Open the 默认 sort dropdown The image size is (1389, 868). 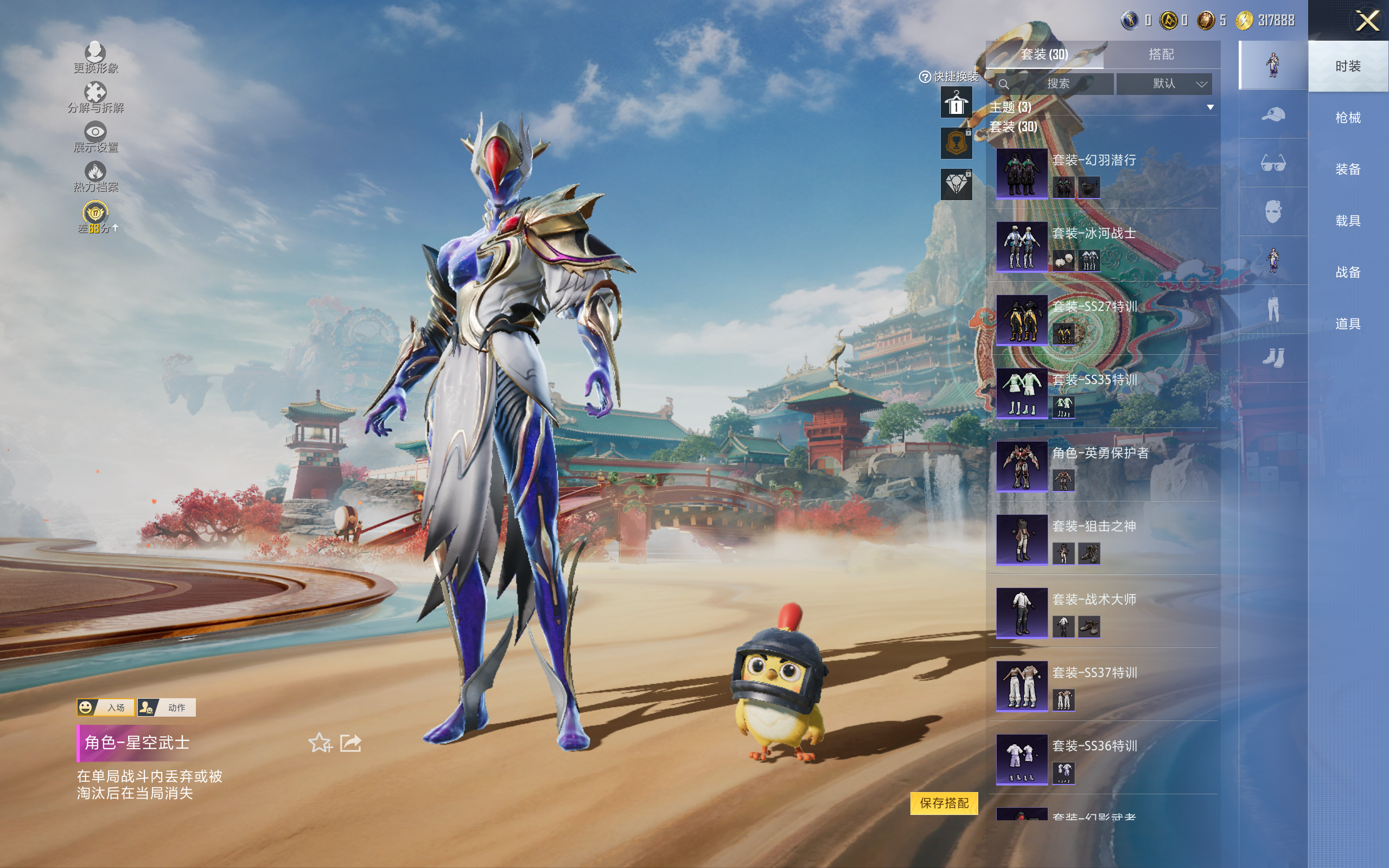[1164, 84]
